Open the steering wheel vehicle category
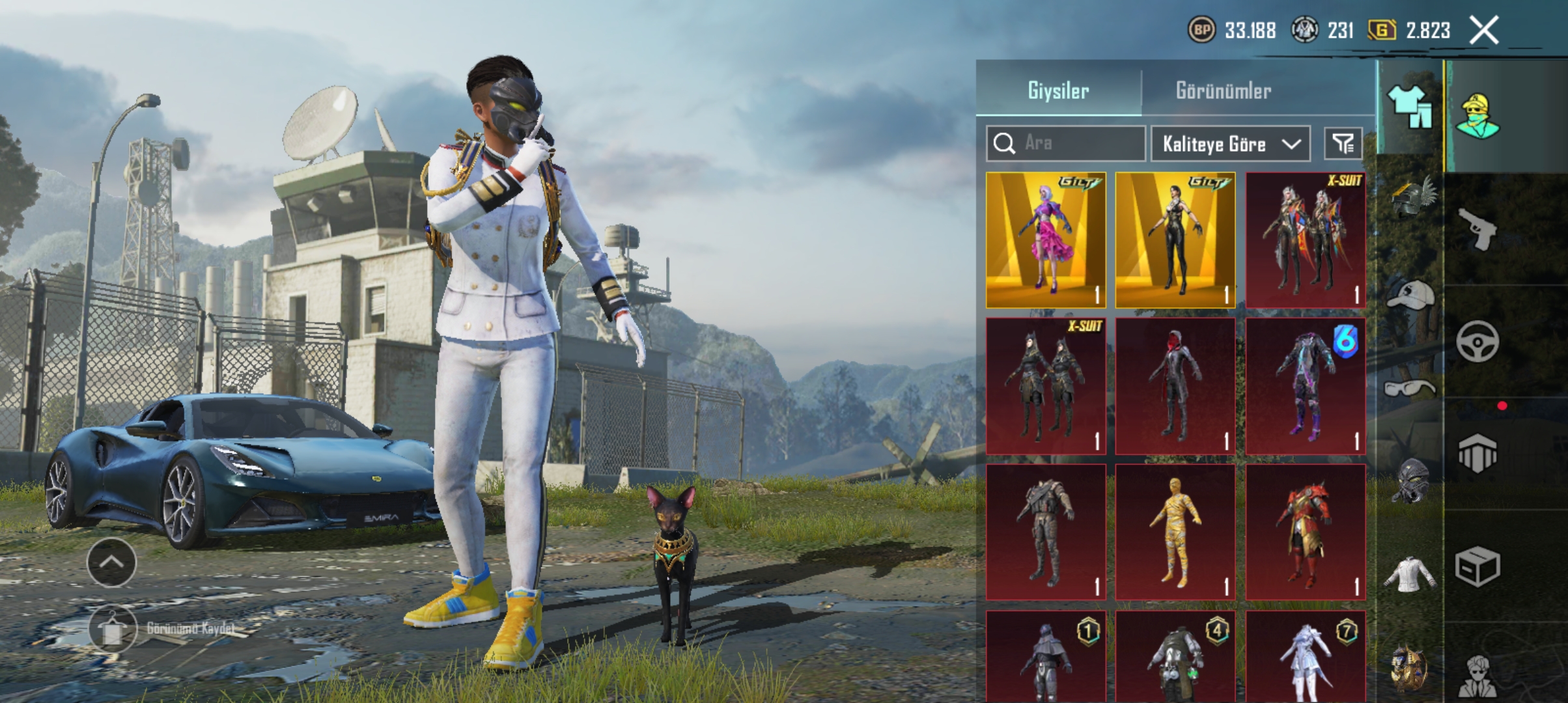 tap(1477, 341)
